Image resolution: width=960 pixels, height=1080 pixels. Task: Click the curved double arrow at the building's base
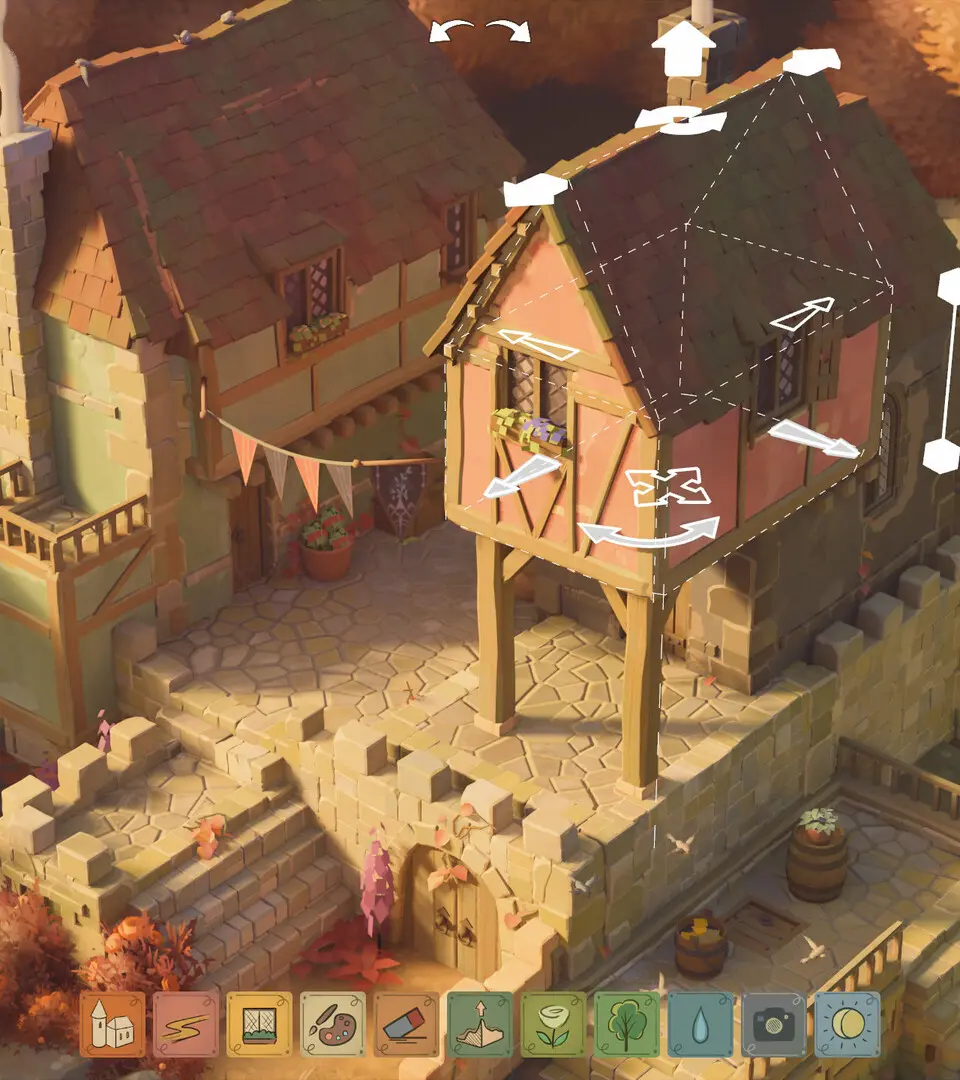(652, 533)
